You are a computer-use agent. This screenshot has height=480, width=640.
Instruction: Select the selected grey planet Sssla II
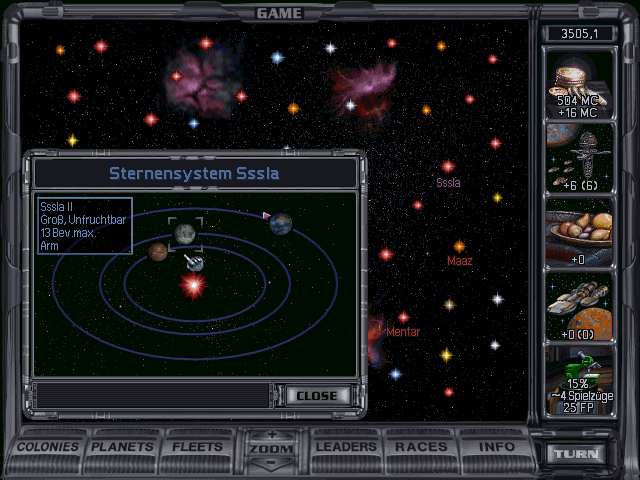tap(185, 234)
